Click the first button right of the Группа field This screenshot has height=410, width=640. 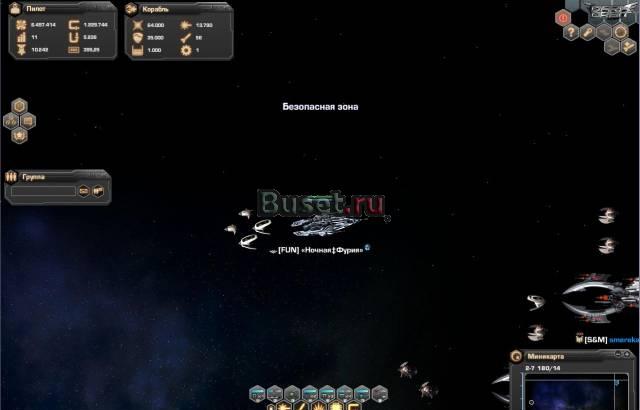[x=84, y=190]
